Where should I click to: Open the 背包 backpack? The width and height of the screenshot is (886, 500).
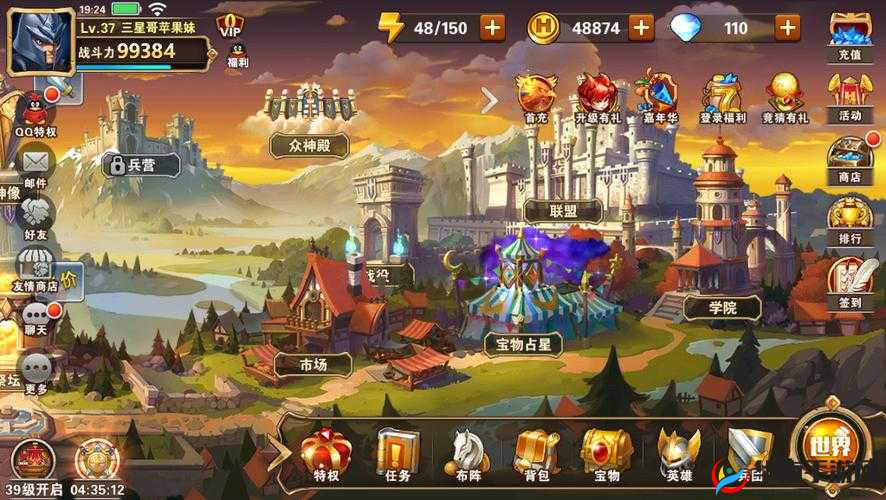[537, 455]
